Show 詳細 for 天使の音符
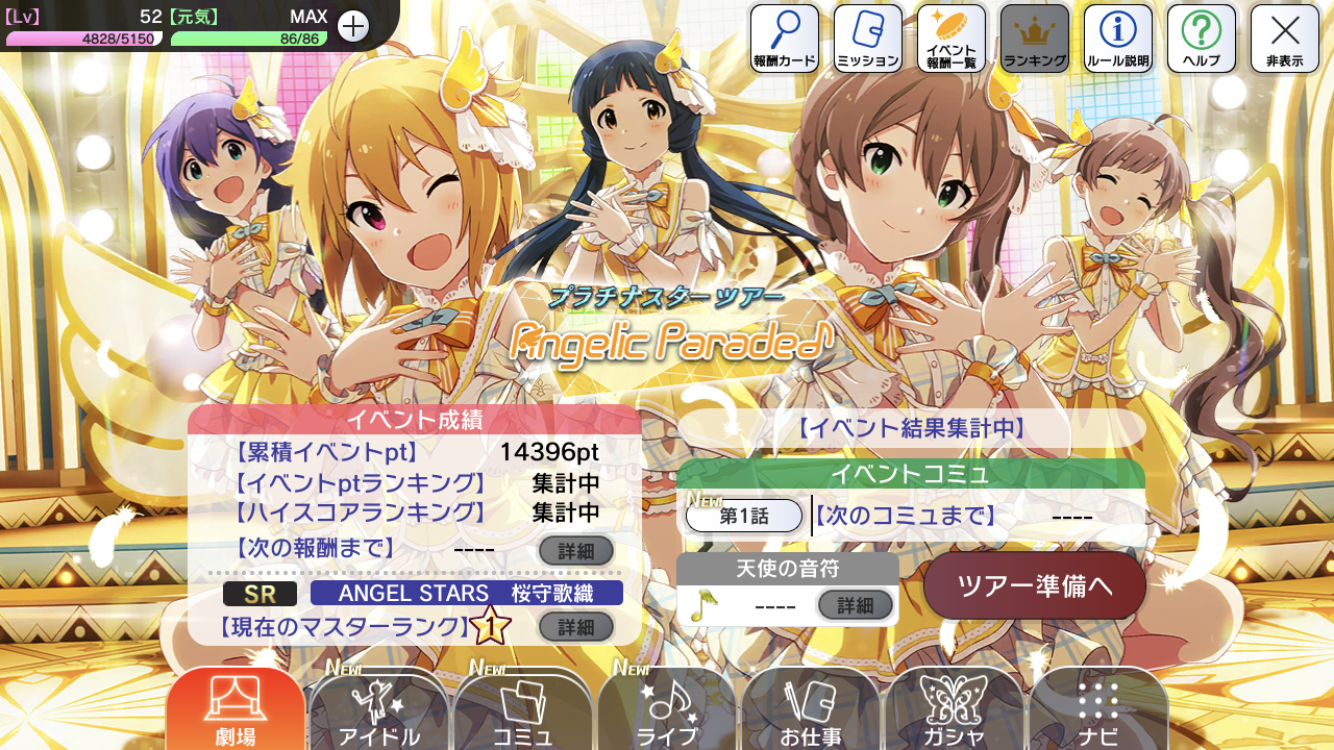The width and height of the screenshot is (1334, 750). pos(855,605)
